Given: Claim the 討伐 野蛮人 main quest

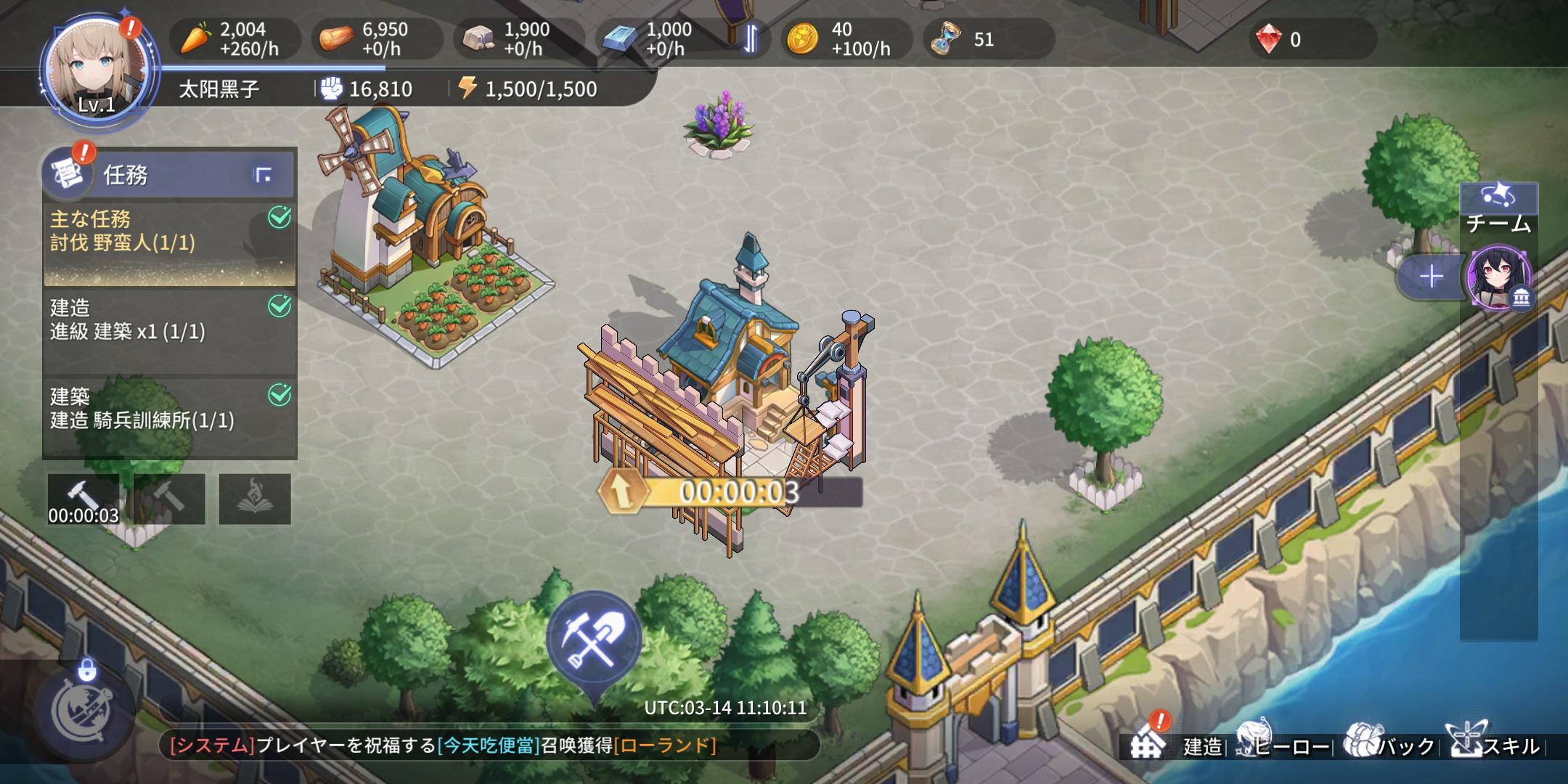Looking at the screenshot, I should 169,243.
